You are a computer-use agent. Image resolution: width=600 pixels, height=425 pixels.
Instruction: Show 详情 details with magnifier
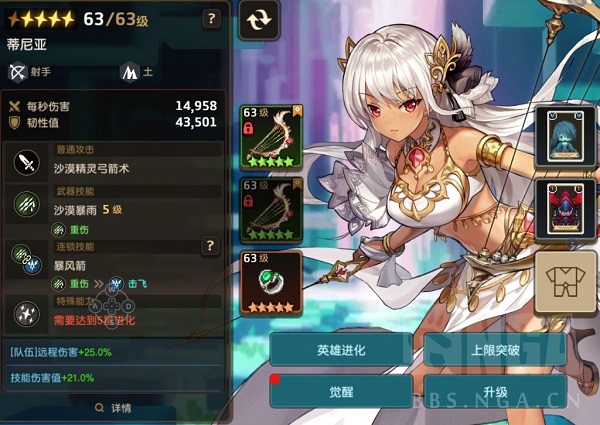[x=113, y=407]
